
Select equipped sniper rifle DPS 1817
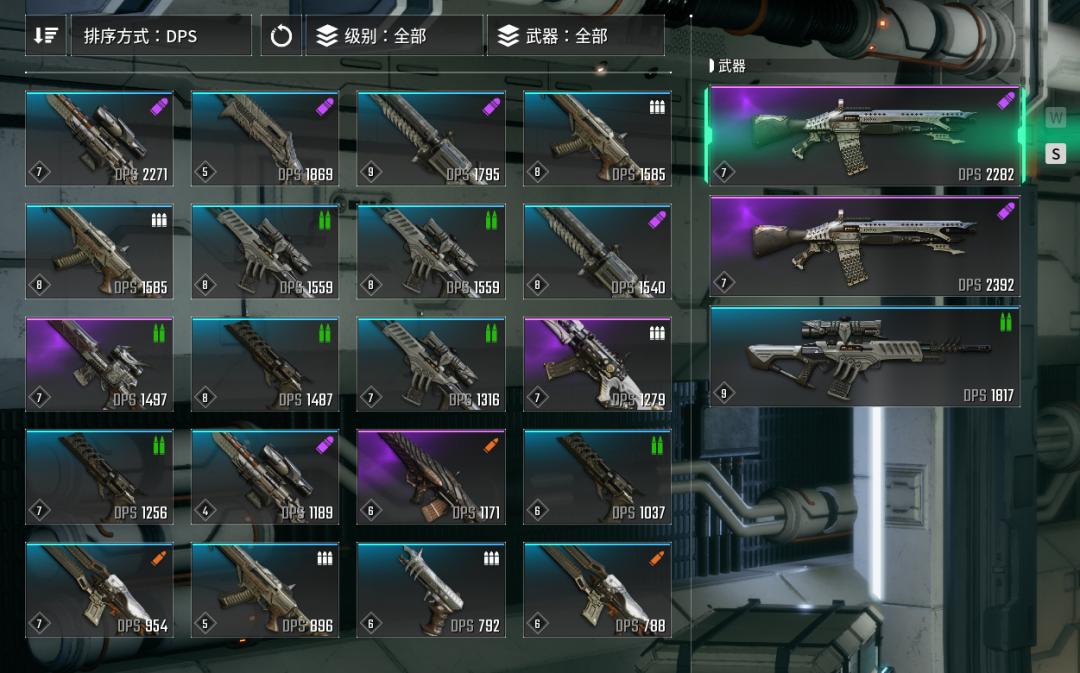pyautogui.click(x=865, y=356)
